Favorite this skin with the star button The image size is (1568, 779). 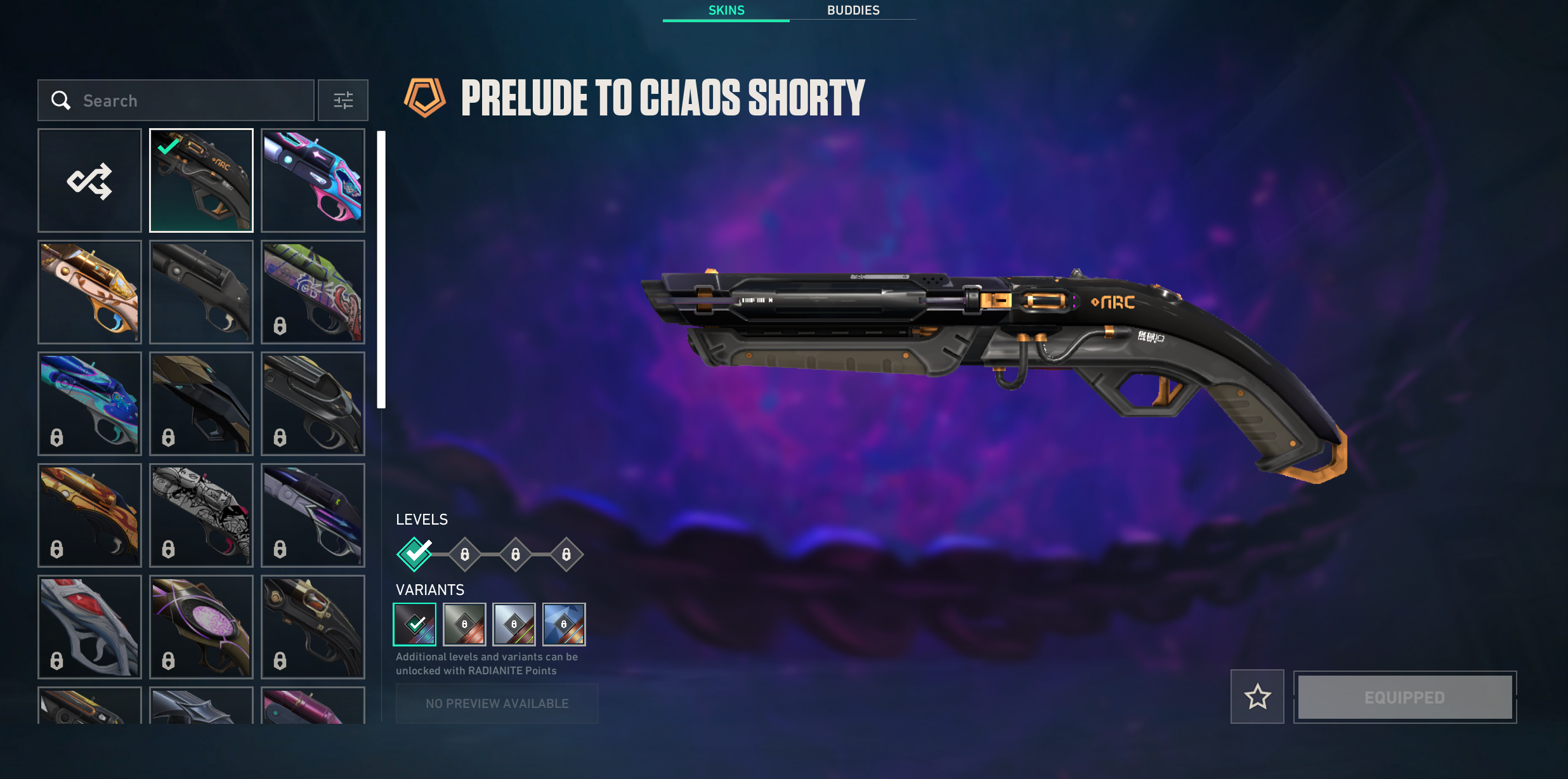1257,697
